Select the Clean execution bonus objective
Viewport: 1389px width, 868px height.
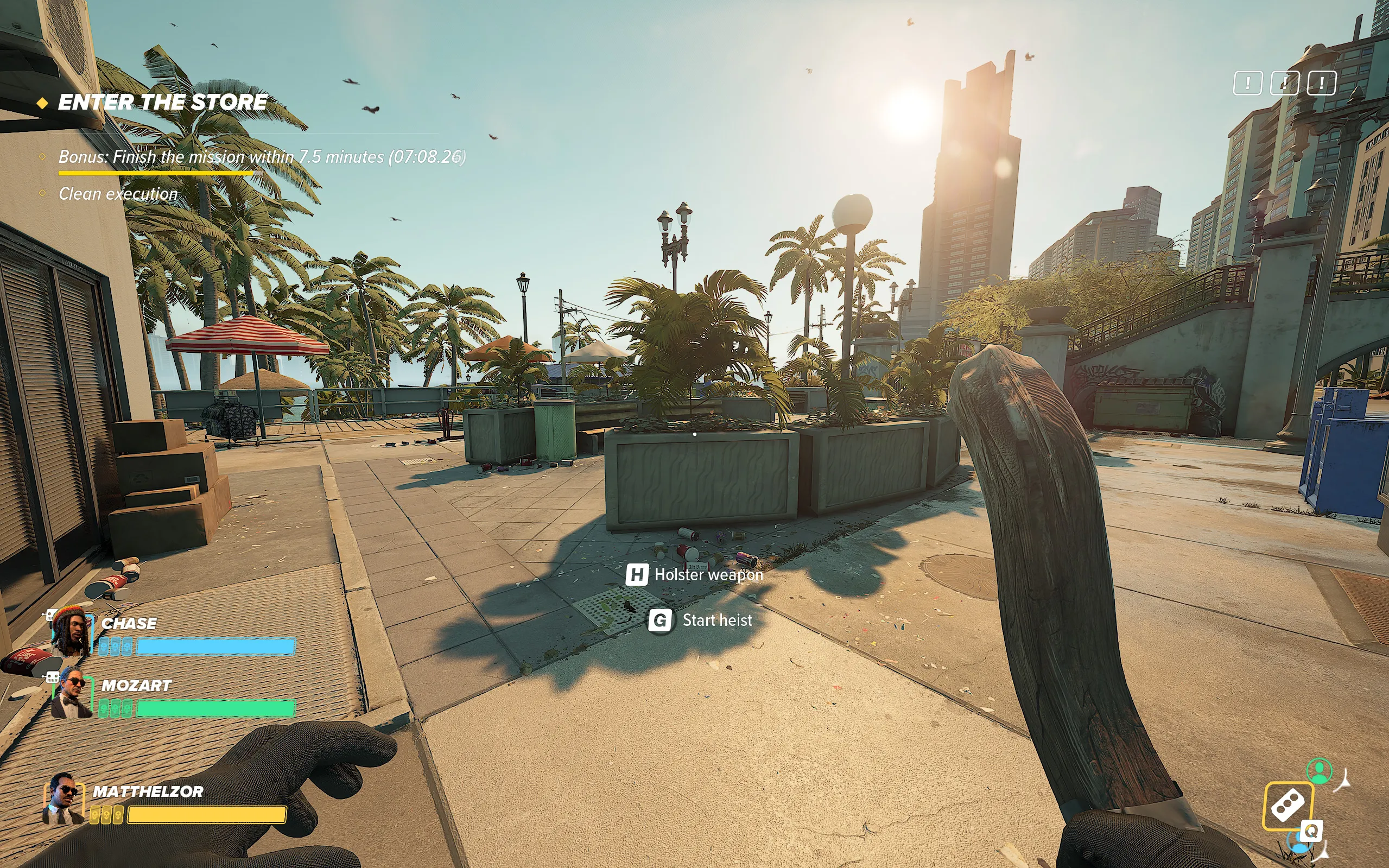pos(118,194)
